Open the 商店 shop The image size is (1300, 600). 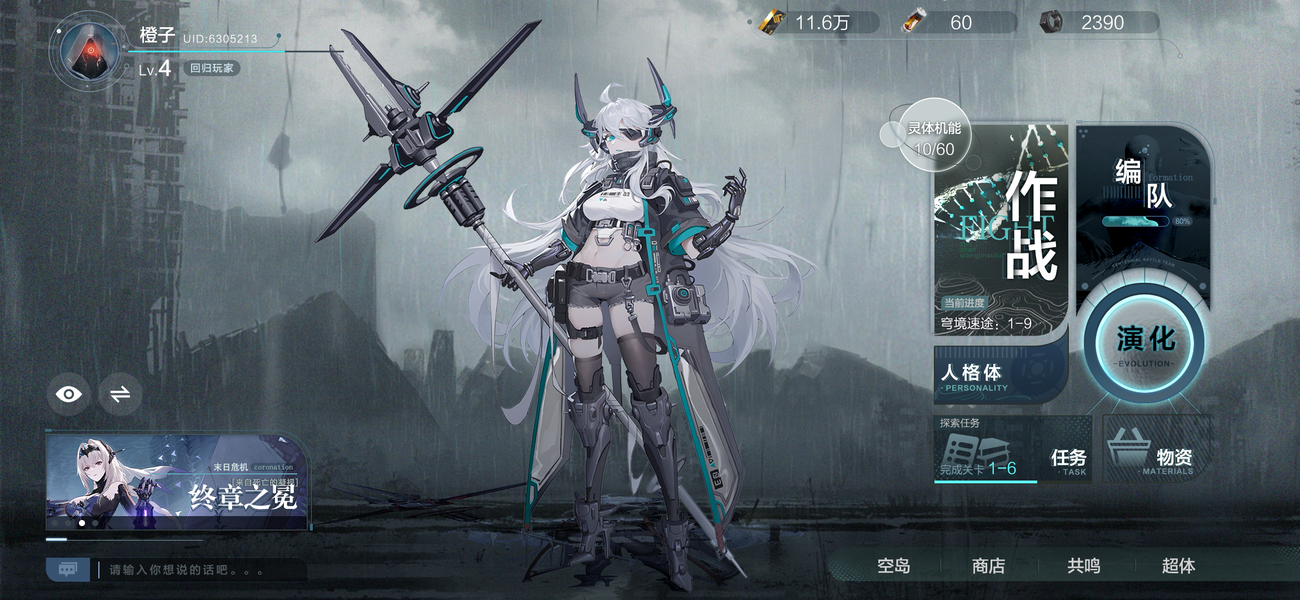(x=988, y=566)
